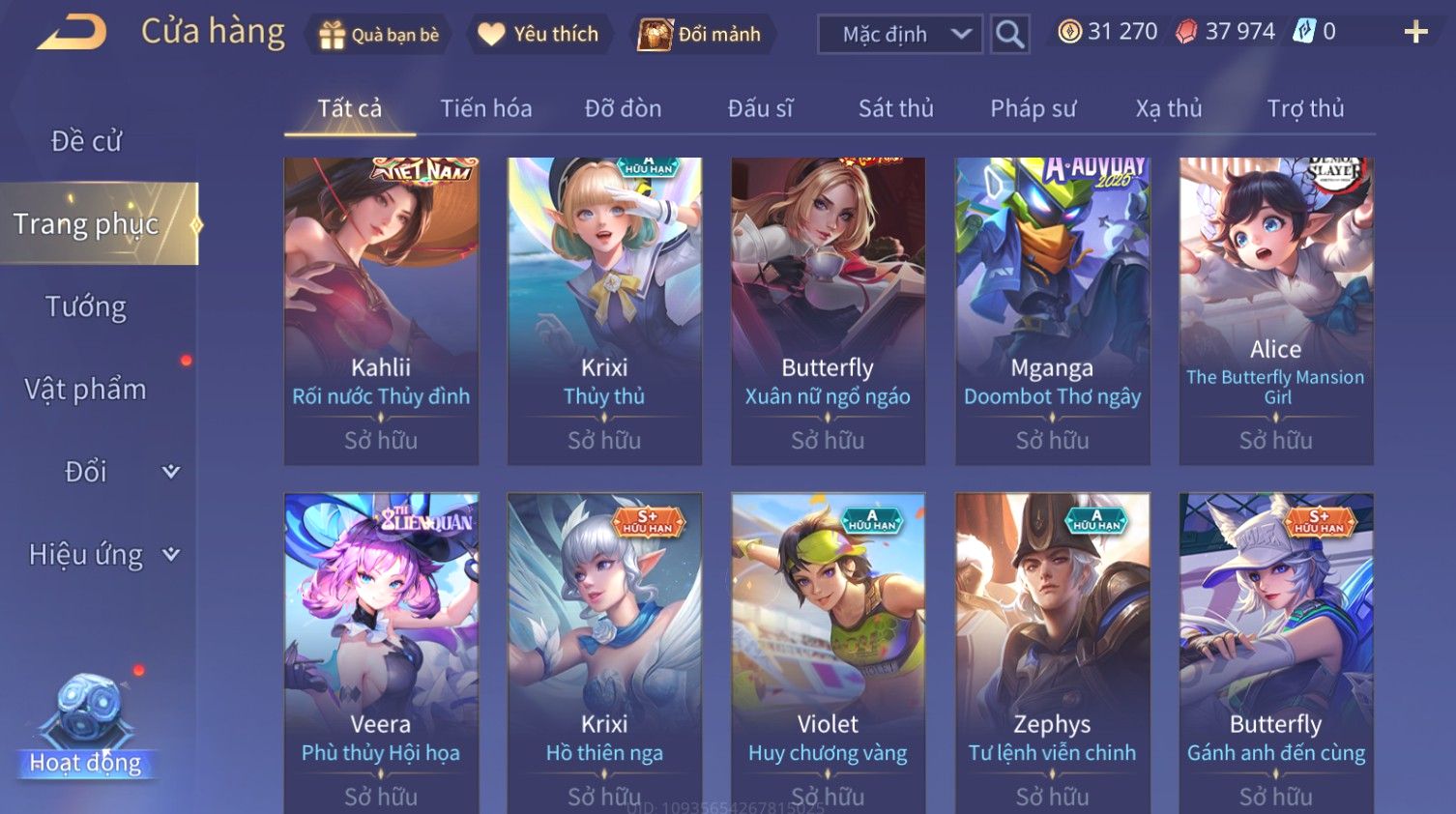This screenshot has width=1456, height=814.
Task: Expand the Mặc định sort dropdown
Action: tap(900, 35)
